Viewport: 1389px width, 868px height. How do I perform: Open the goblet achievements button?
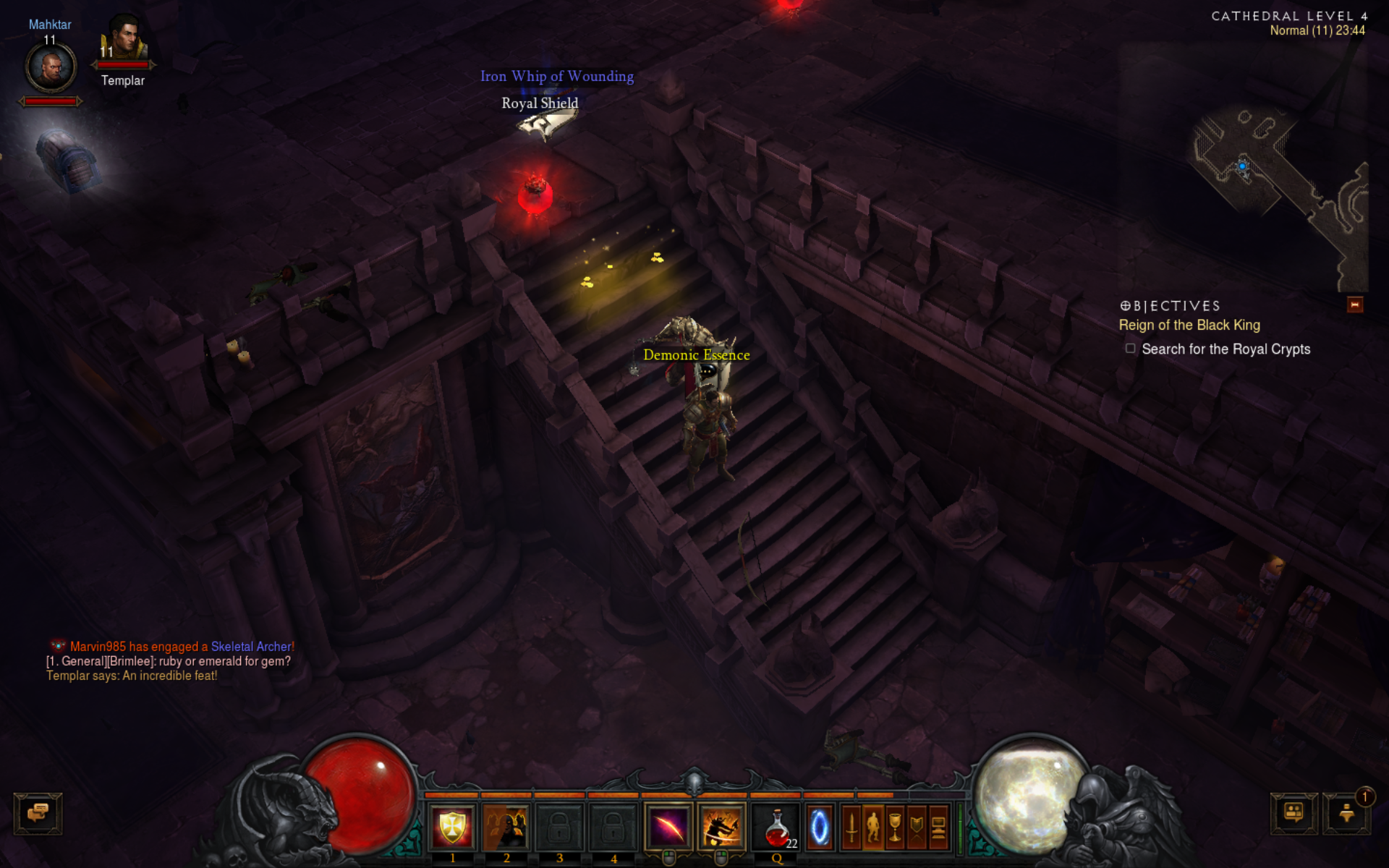[895, 827]
